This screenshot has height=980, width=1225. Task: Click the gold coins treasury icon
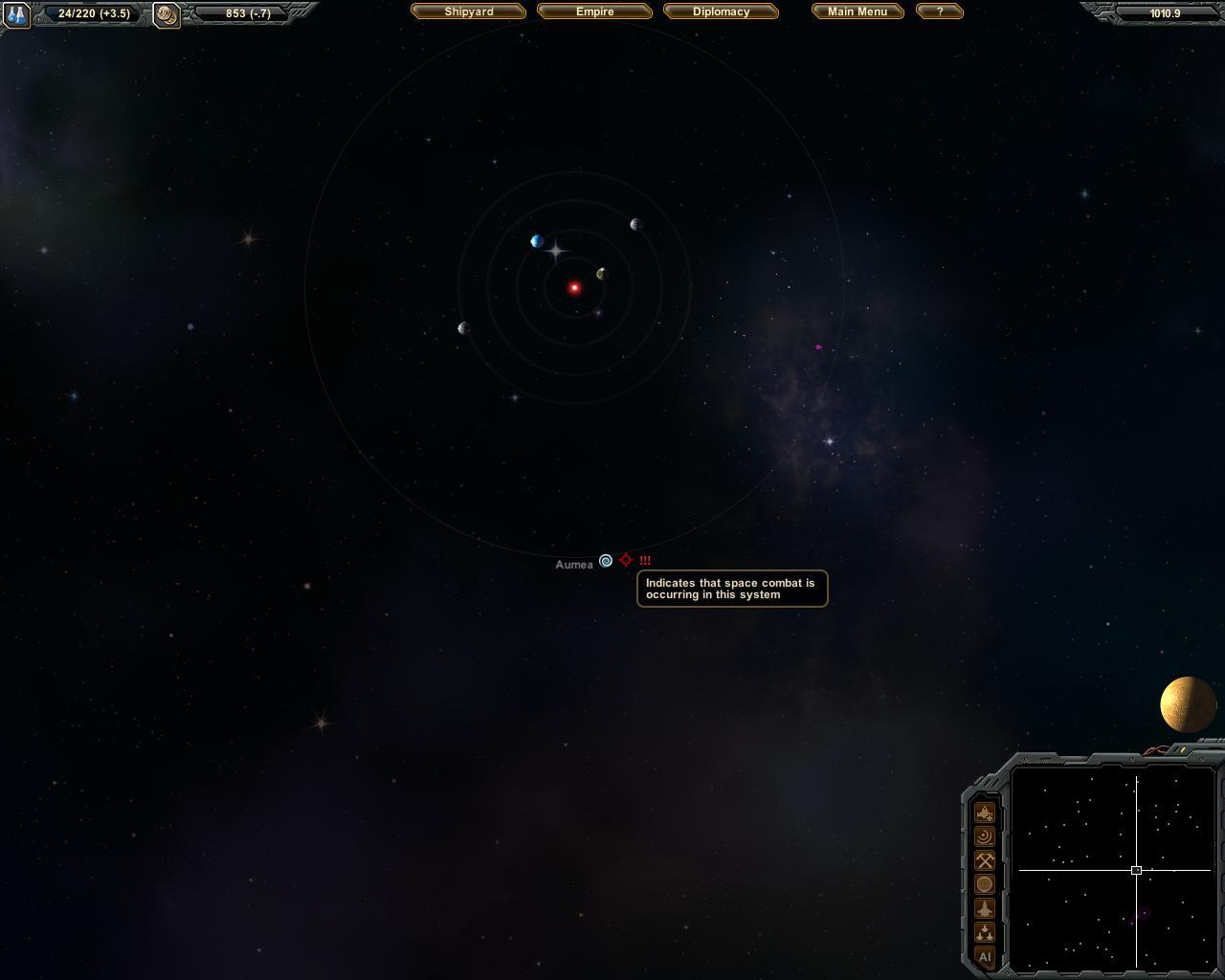pyautogui.click(x=167, y=14)
